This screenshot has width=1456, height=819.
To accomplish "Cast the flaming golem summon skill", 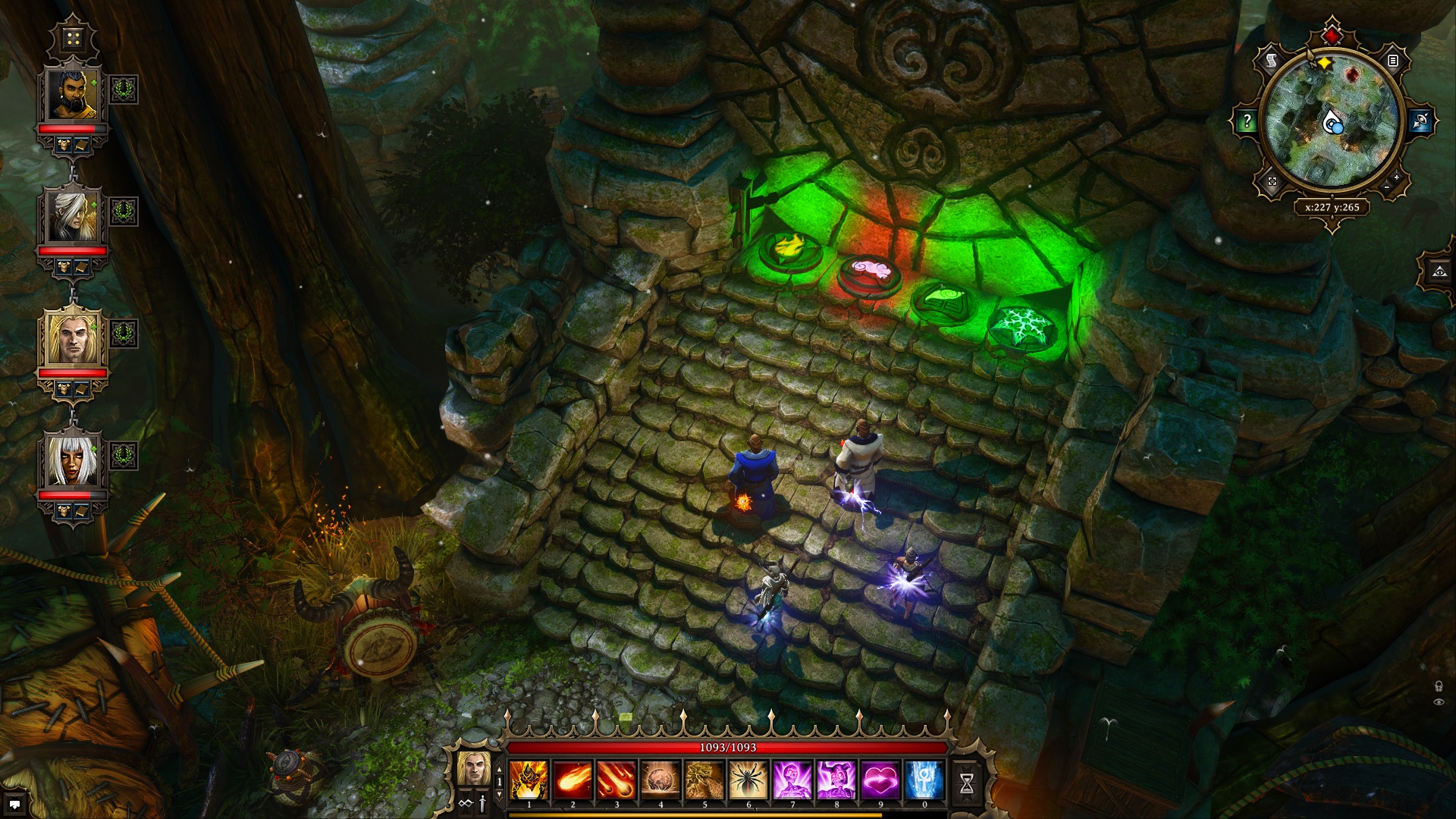I will tap(529, 780).
